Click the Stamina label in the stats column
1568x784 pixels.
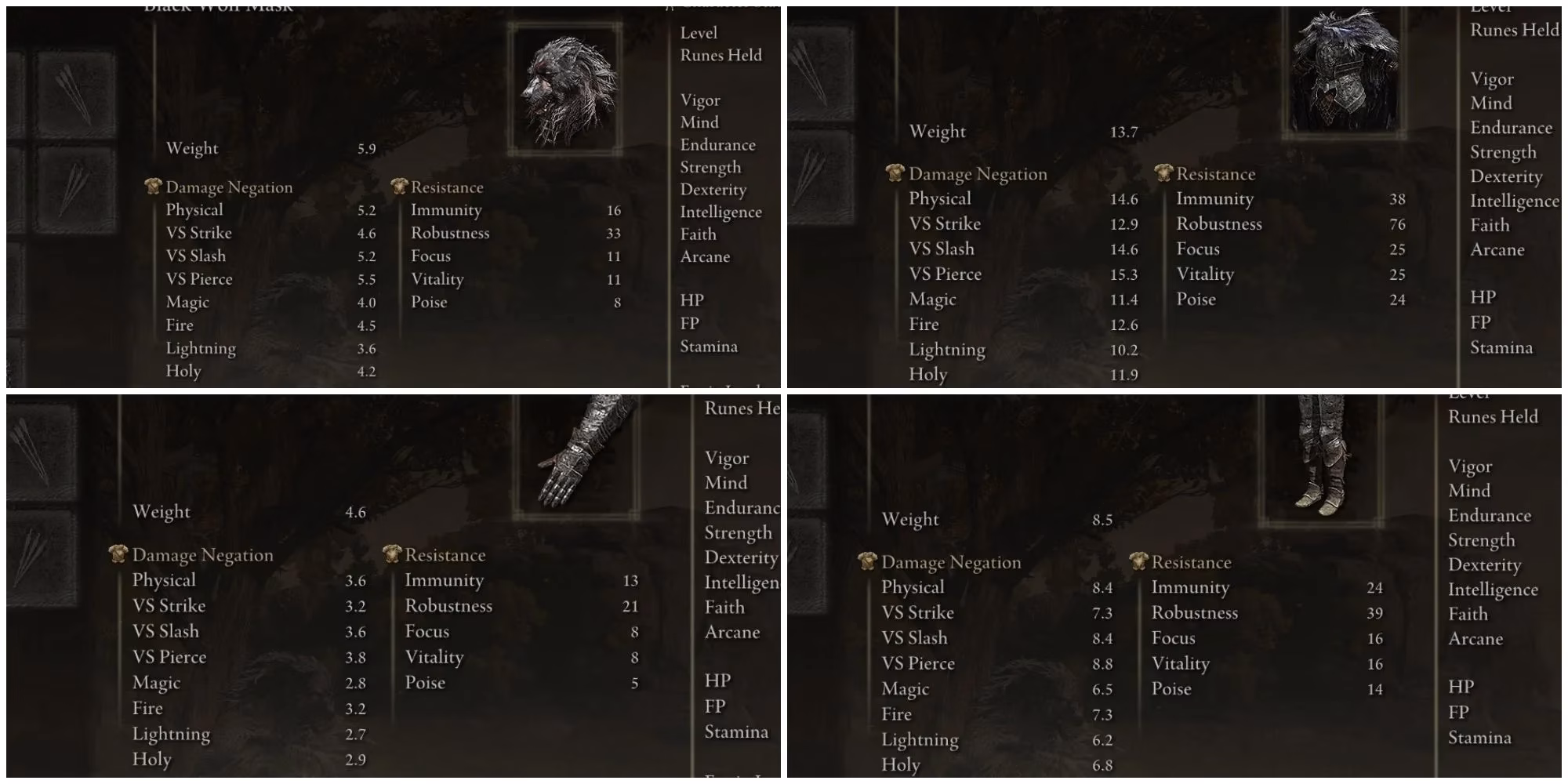click(x=710, y=346)
